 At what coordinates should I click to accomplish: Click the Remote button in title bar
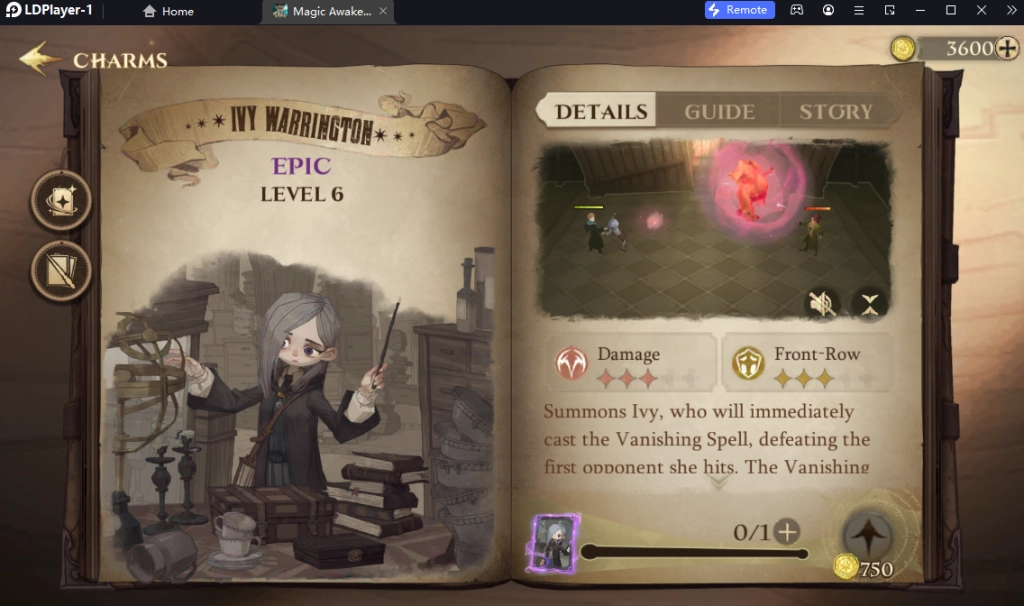tap(739, 10)
